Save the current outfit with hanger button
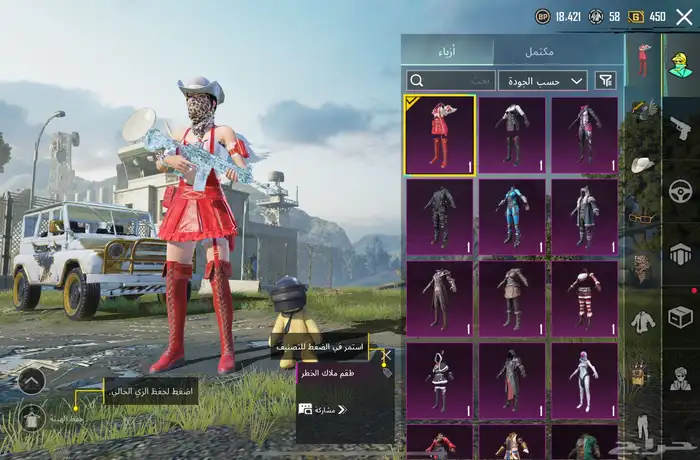The width and height of the screenshot is (700, 460). pos(33,416)
